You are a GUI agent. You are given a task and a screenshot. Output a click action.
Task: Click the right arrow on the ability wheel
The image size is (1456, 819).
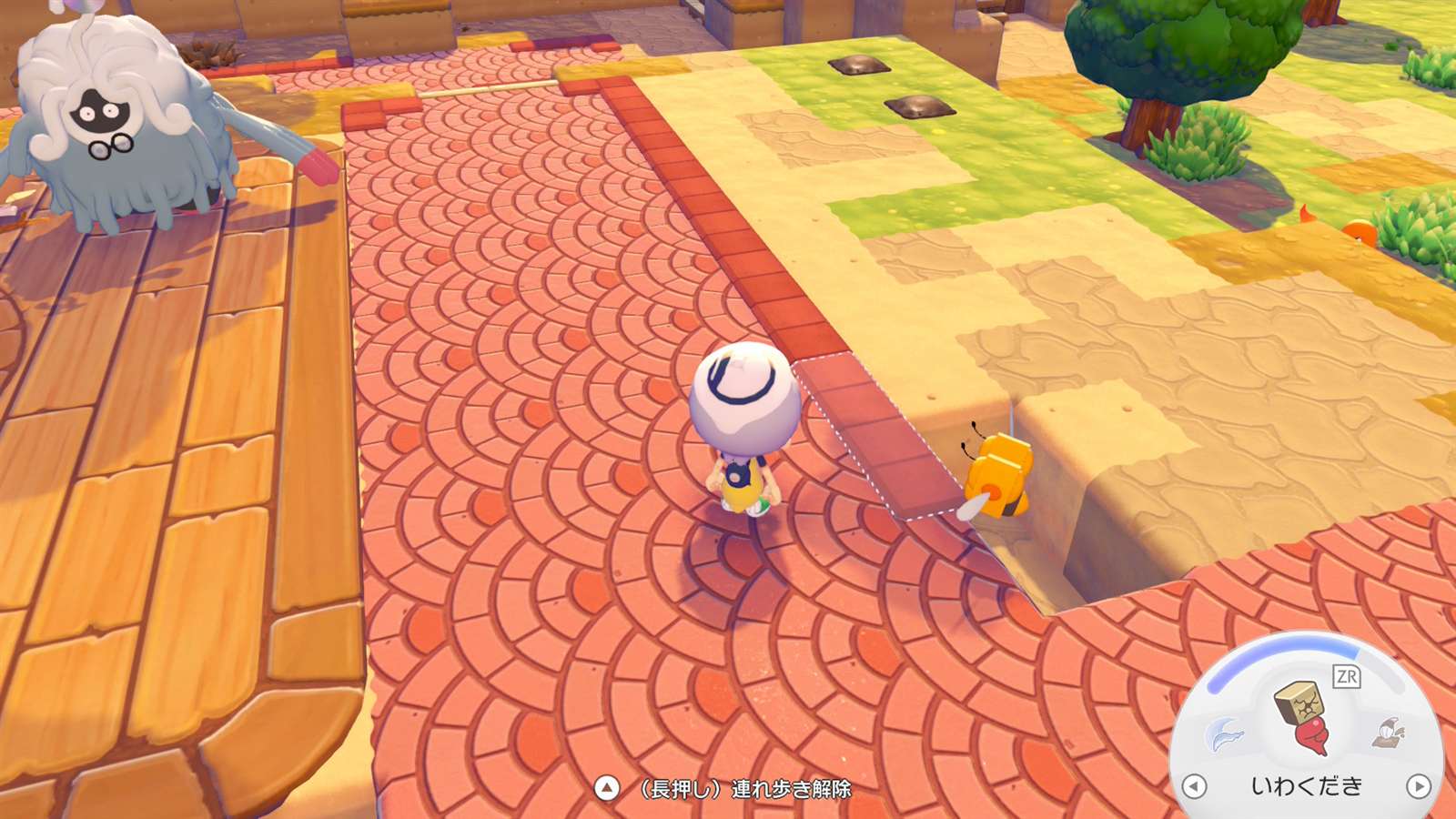1418,786
